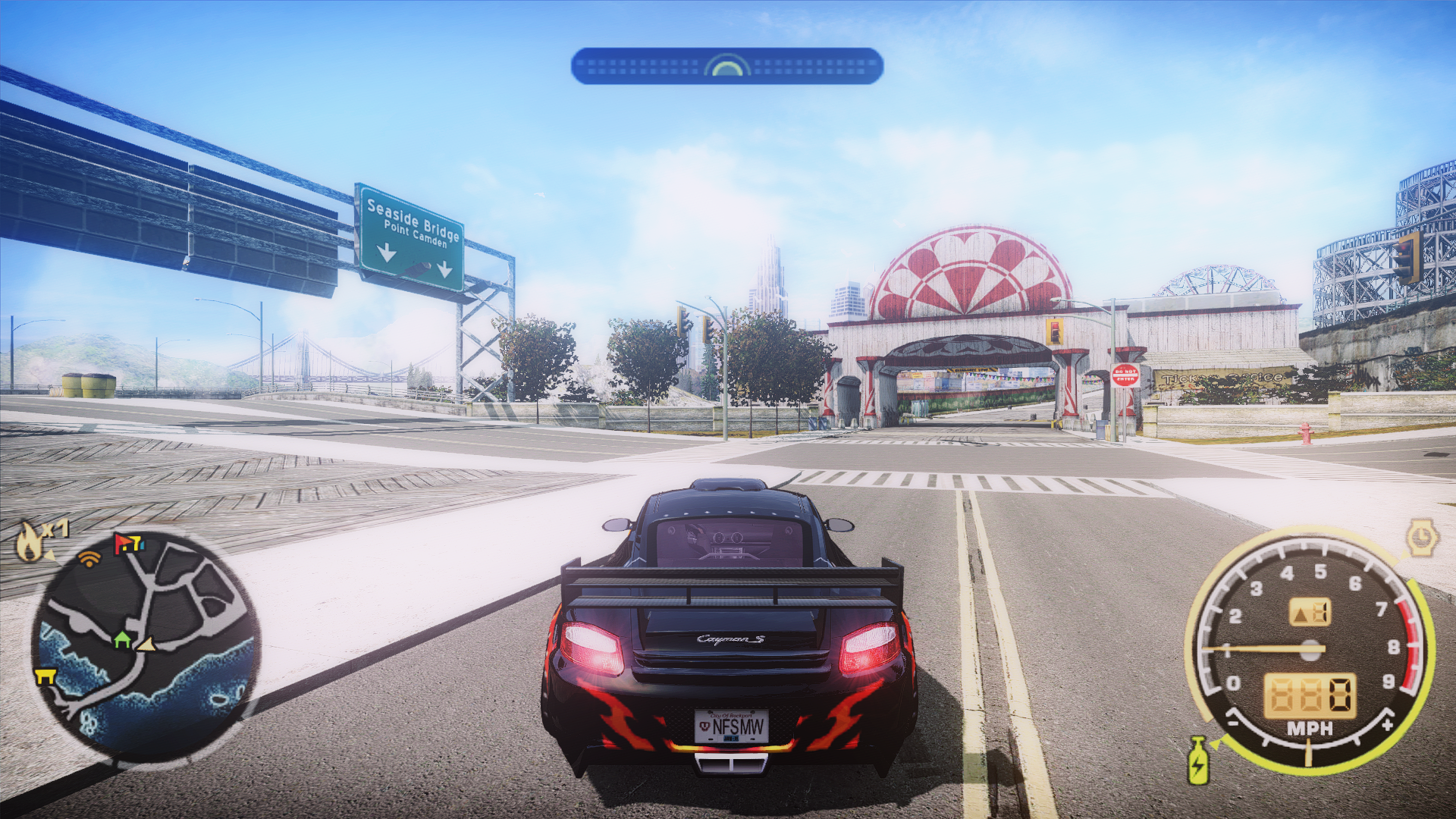1456x819 pixels.
Task: Activate the Speedbreaker stopwatch icon
Action: tap(1422, 538)
